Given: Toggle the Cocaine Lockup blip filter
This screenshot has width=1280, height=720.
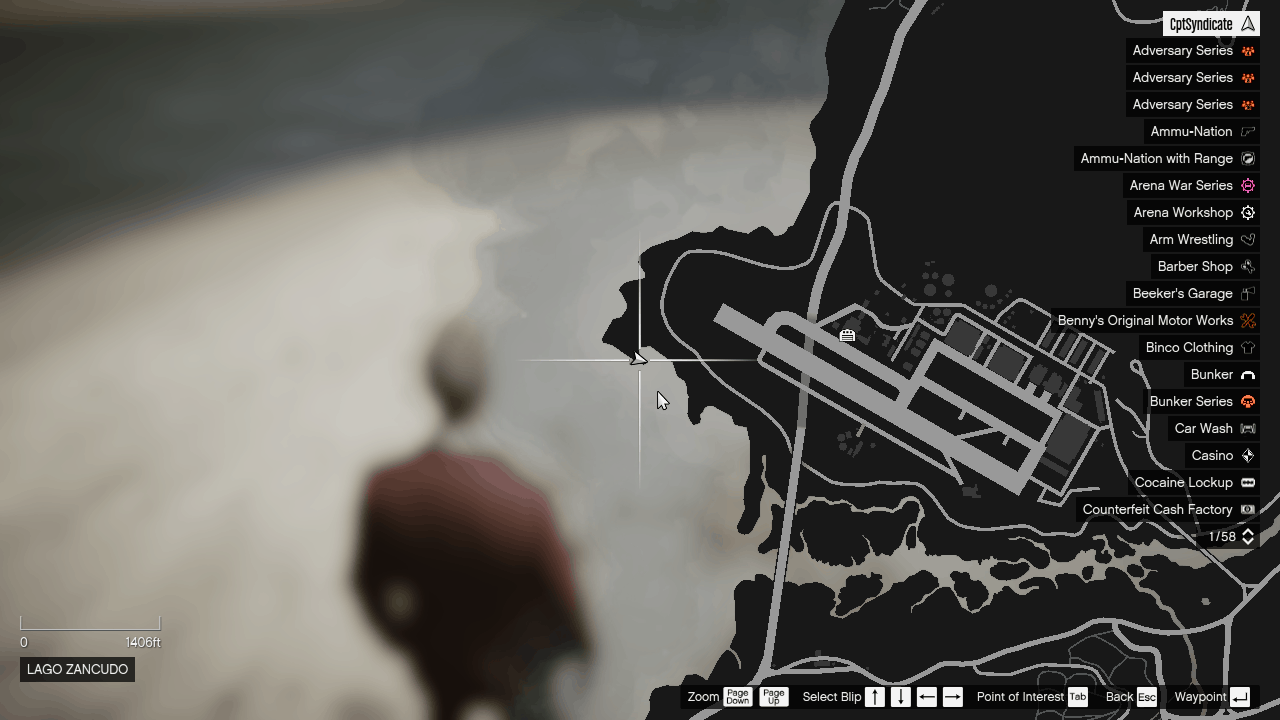Looking at the screenshot, I should 1247,482.
